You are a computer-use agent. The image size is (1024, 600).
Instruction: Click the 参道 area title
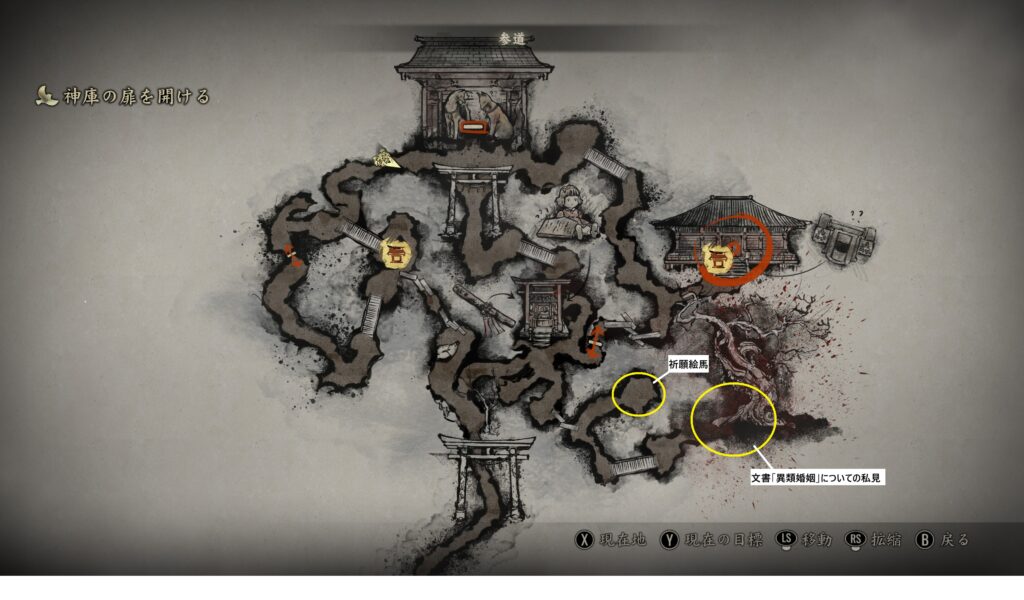[511, 38]
